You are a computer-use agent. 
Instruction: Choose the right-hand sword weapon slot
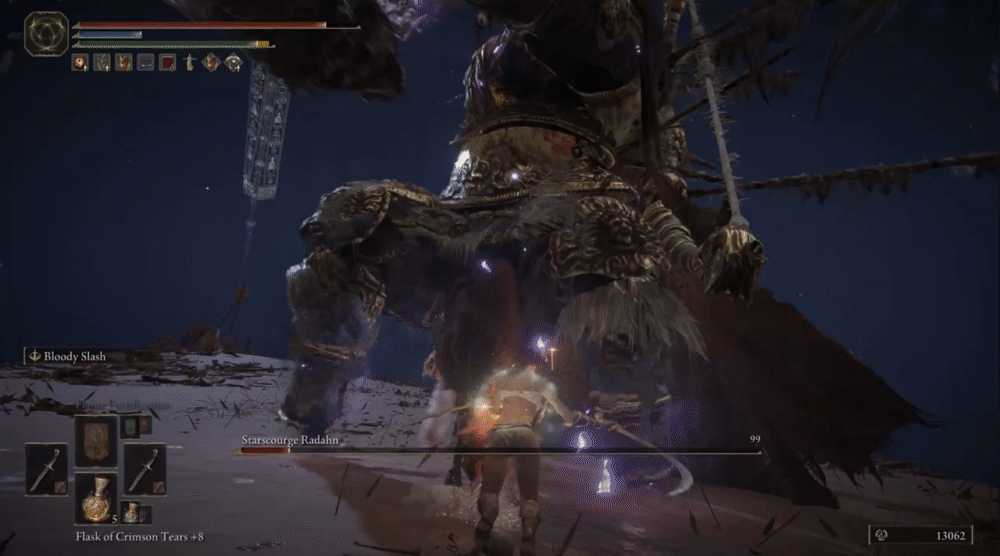146,468
